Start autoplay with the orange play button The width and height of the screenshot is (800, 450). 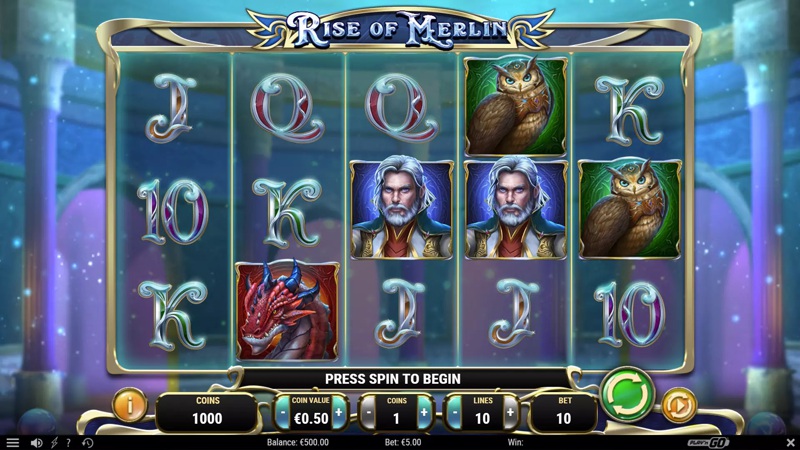[679, 406]
